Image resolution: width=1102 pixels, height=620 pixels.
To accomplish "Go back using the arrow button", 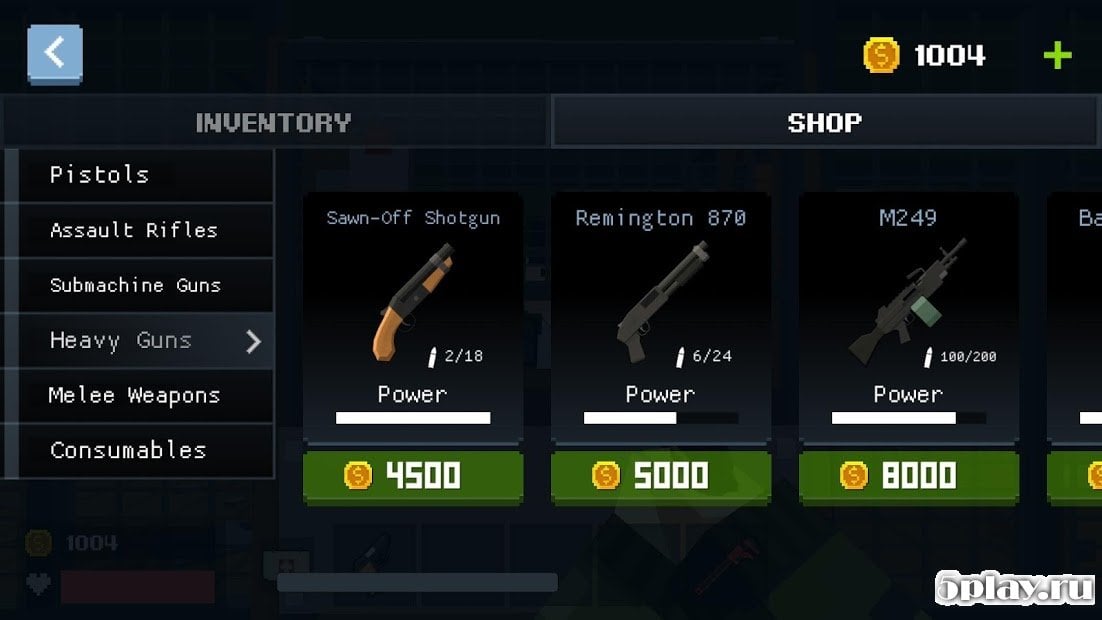I will tap(55, 54).
